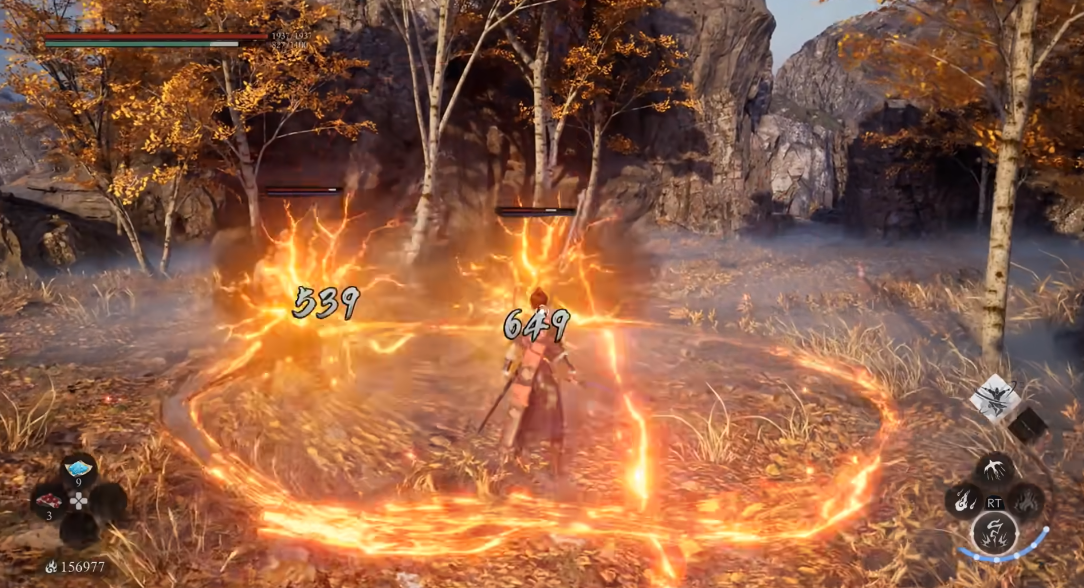The height and width of the screenshot is (588, 1084).
Task: Activate the white diamond stance skill icon
Action: point(994,397)
